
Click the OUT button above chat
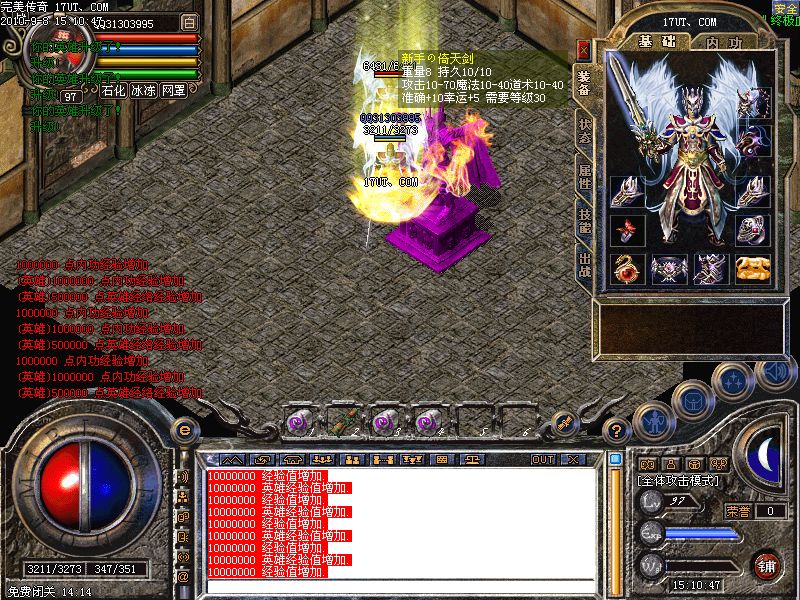(x=543, y=459)
